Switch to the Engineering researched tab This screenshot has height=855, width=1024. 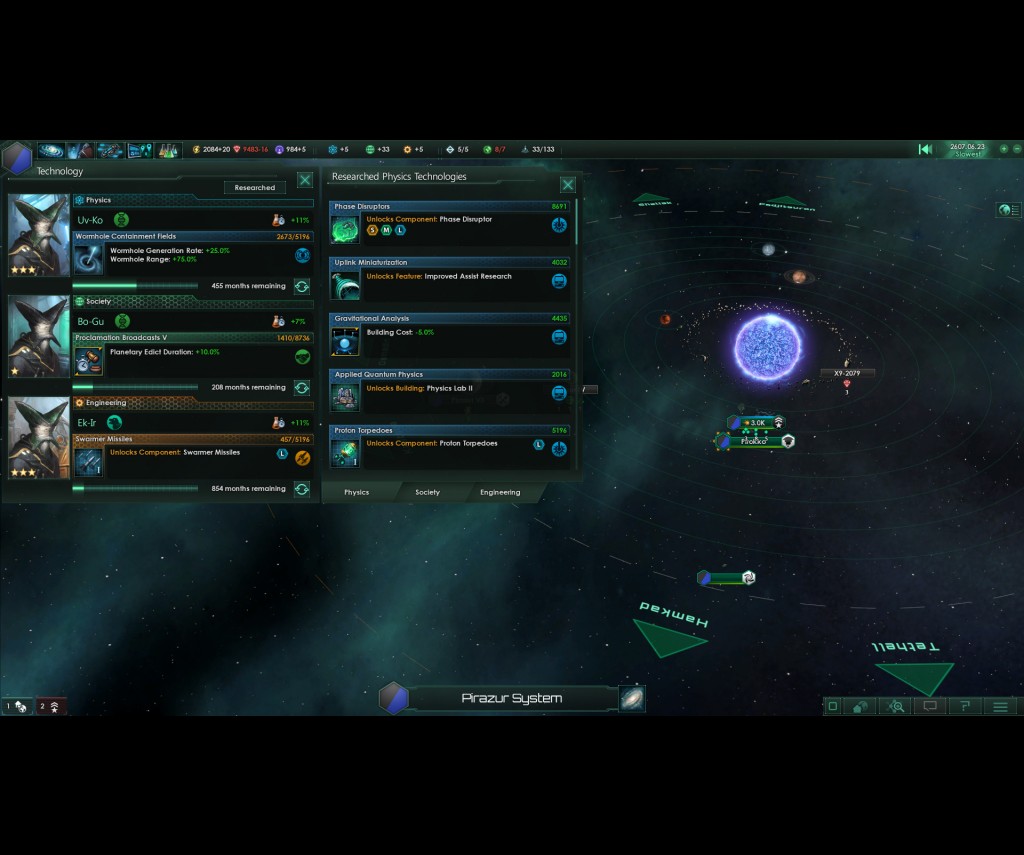pyautogui.click(x=500, y=492)
